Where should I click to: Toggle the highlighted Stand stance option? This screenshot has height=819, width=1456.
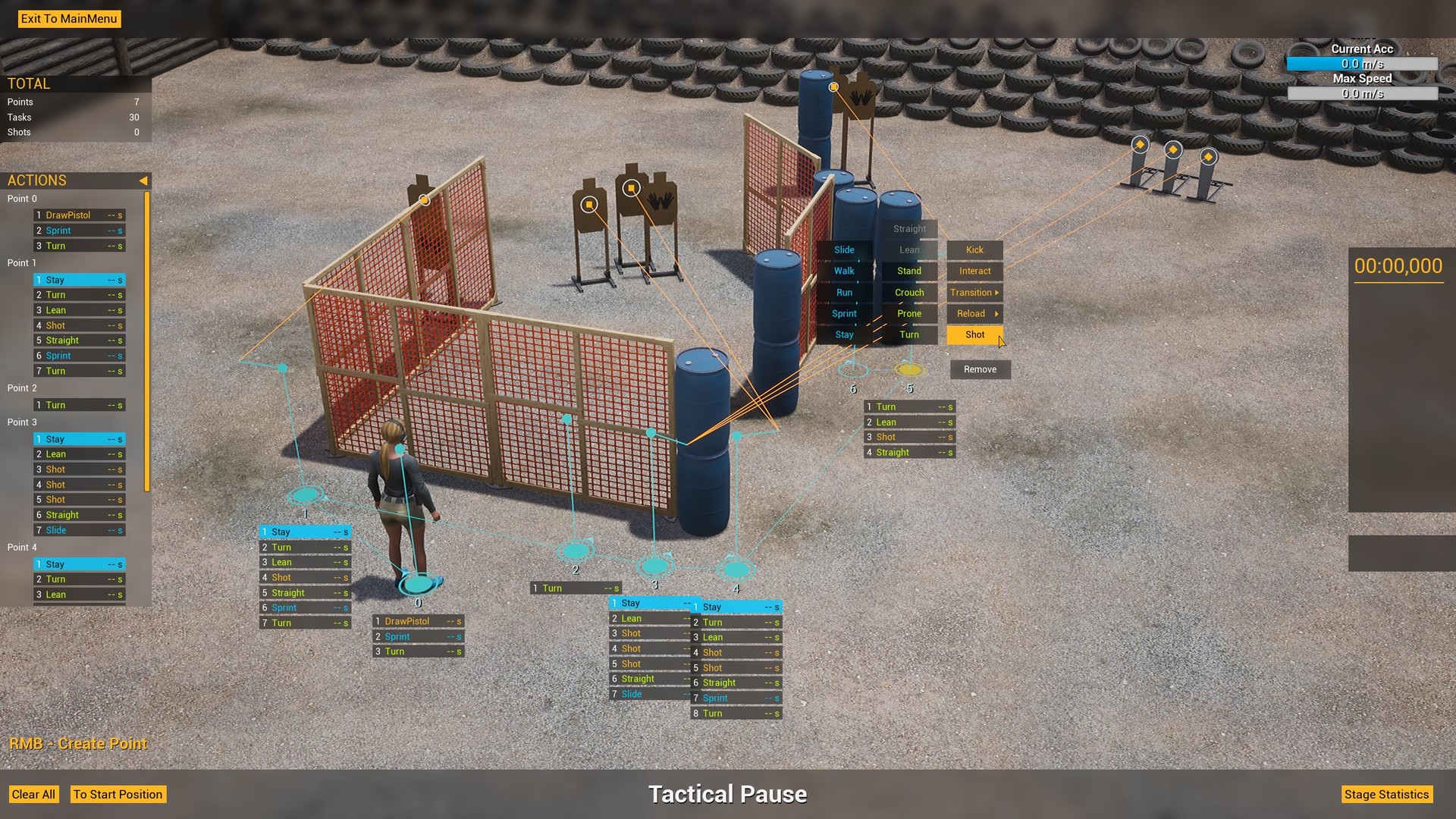click(x=908, y=271)
